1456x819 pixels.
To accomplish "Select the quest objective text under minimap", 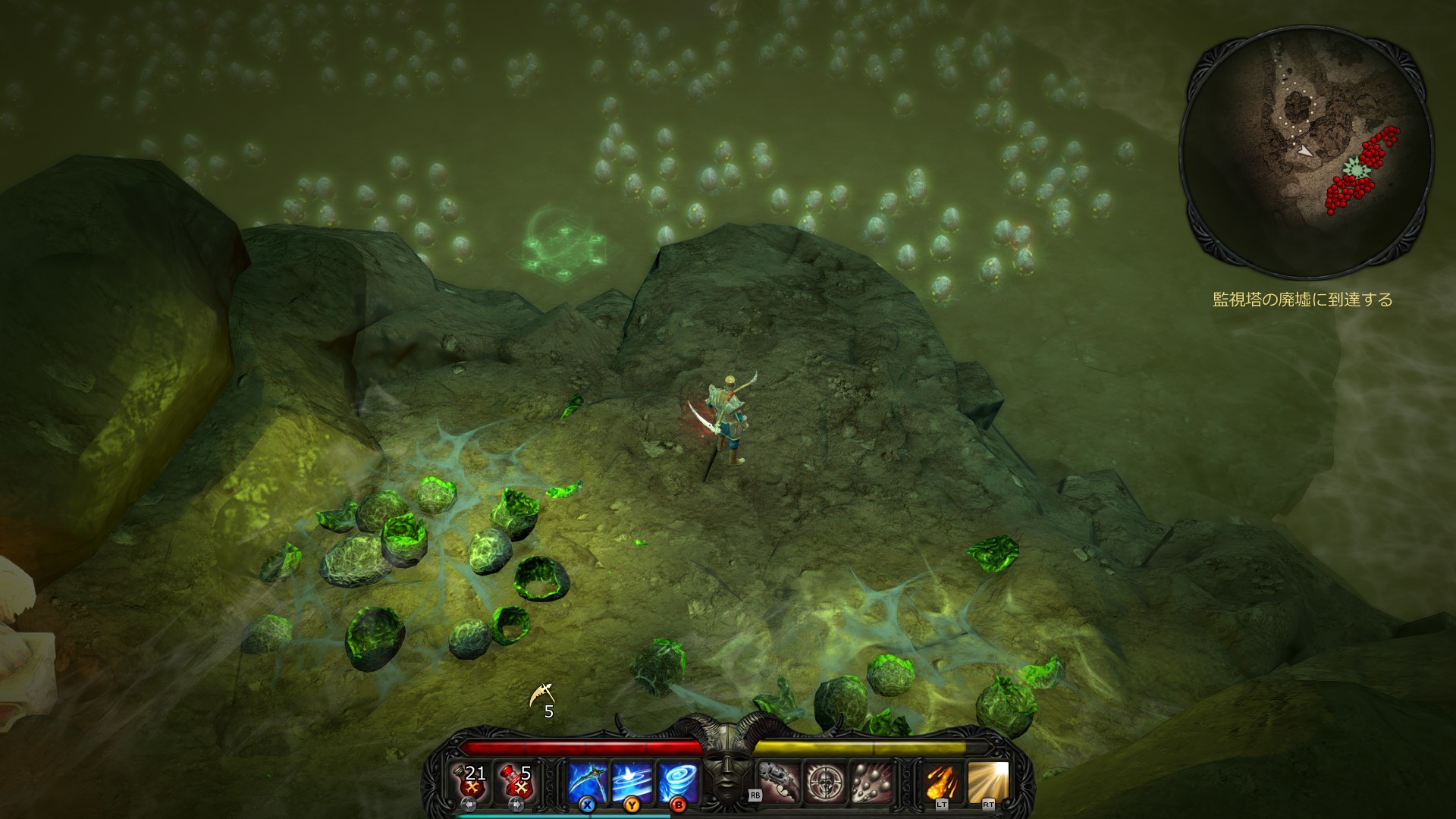I will coord(1303,300).
